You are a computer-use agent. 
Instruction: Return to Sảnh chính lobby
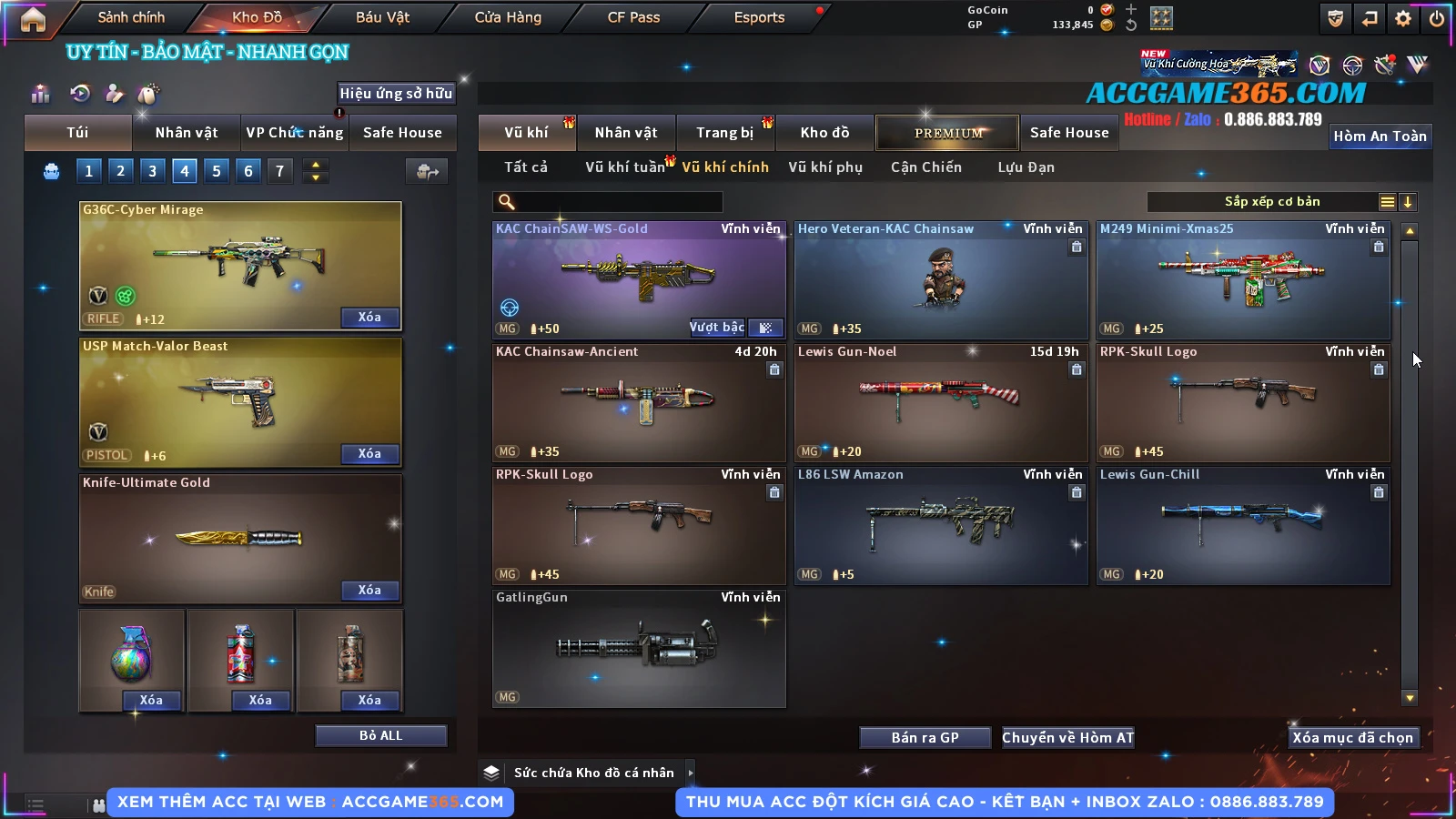click(x=131, y=17)
